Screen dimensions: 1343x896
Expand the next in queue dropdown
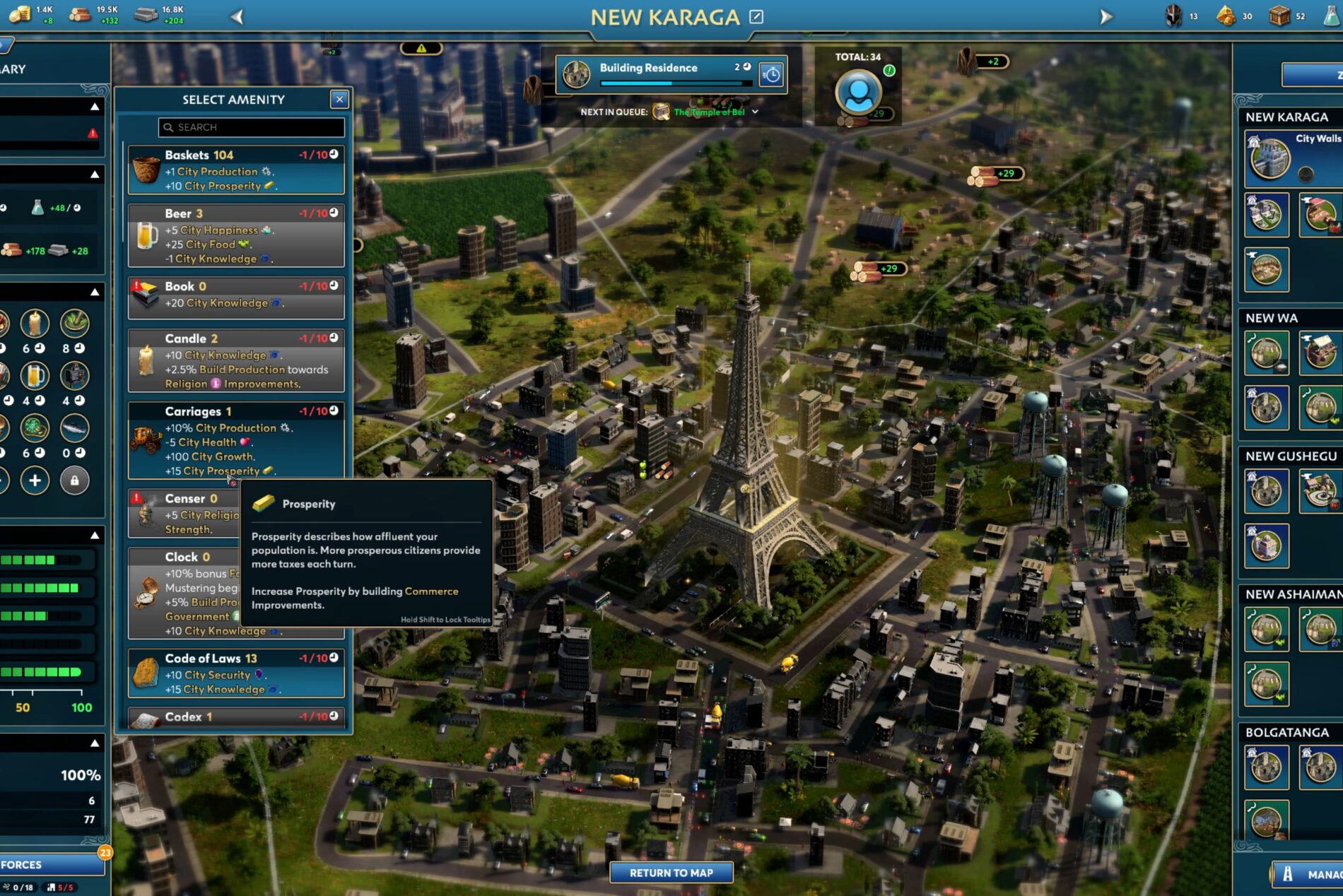[x=756, y=112]
